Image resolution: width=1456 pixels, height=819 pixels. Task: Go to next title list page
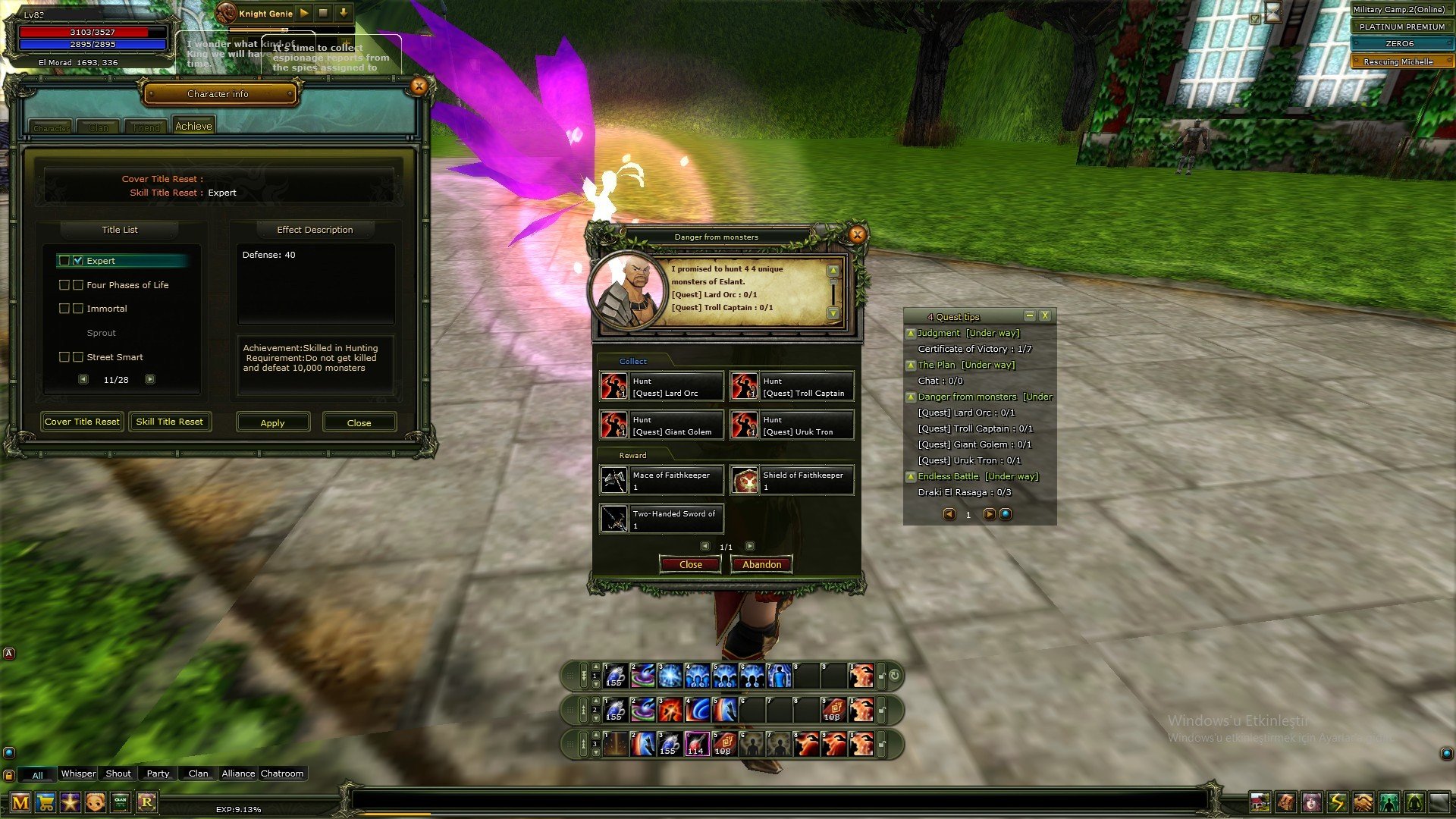pos(150,379)
